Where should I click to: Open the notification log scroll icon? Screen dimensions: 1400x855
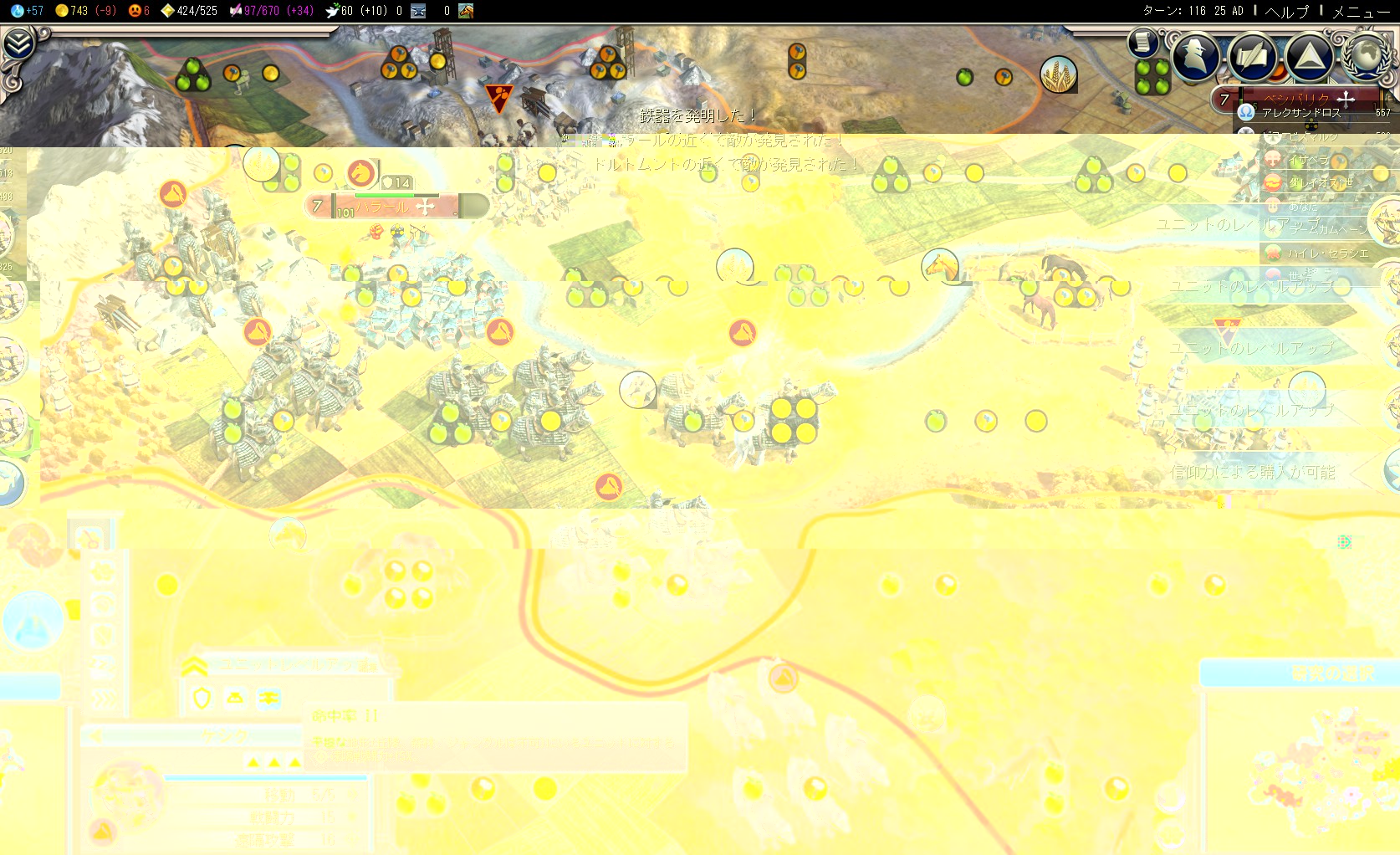[x=1142, y=42]
